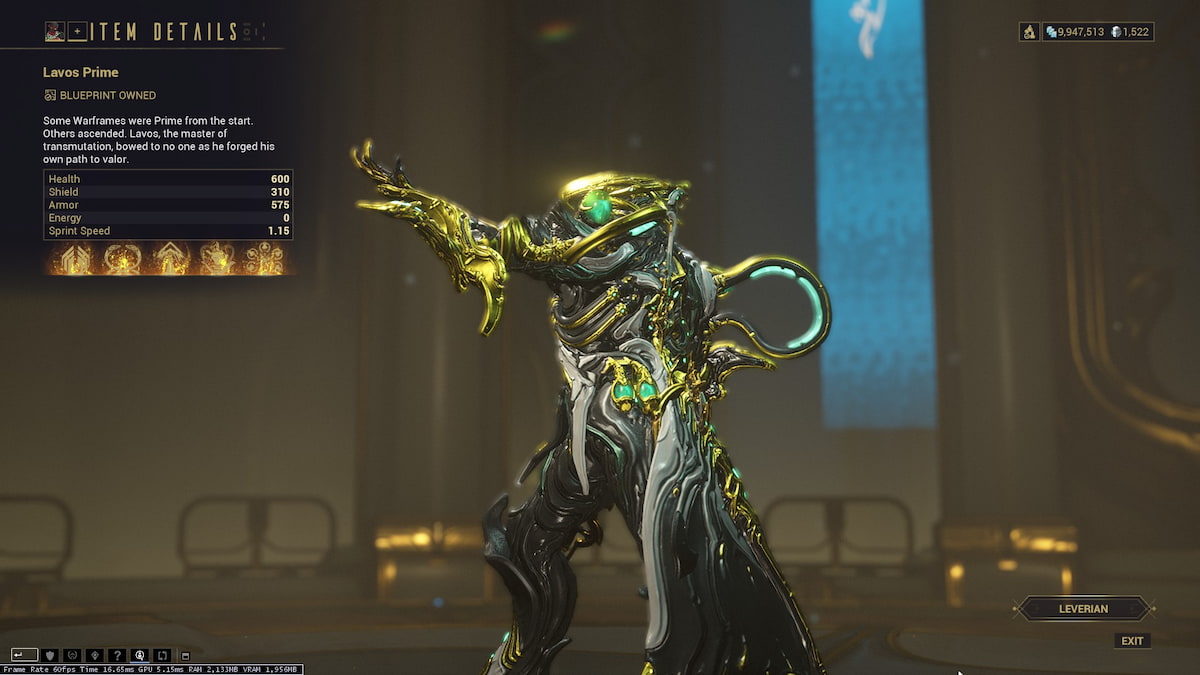The height and width of the screenshot is (675, 1200).
Task: Select the highlighted magnifier icon in the bottom toolbar
Action: pyautogui.click(x=141, y=655)
